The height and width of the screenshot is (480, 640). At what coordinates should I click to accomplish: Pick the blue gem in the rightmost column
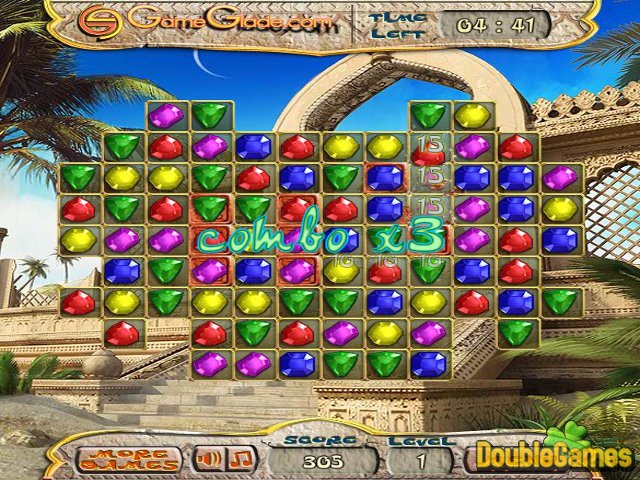tap(560, 240)
